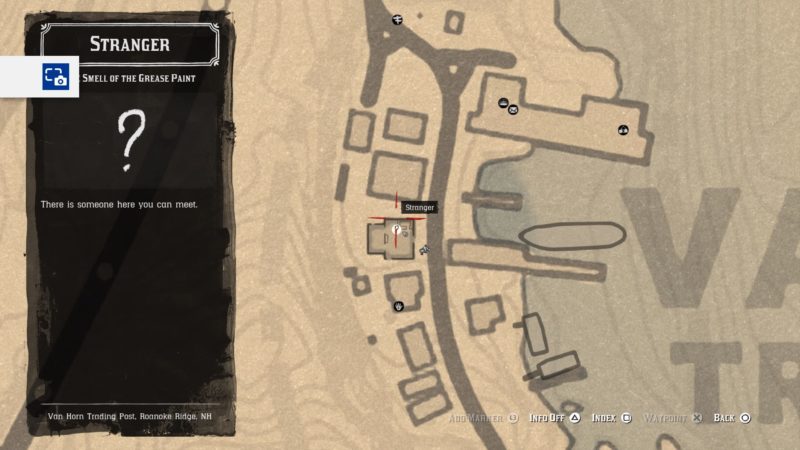Click the PlayStation capture overlay icon
800x450 pixels.
54,76
